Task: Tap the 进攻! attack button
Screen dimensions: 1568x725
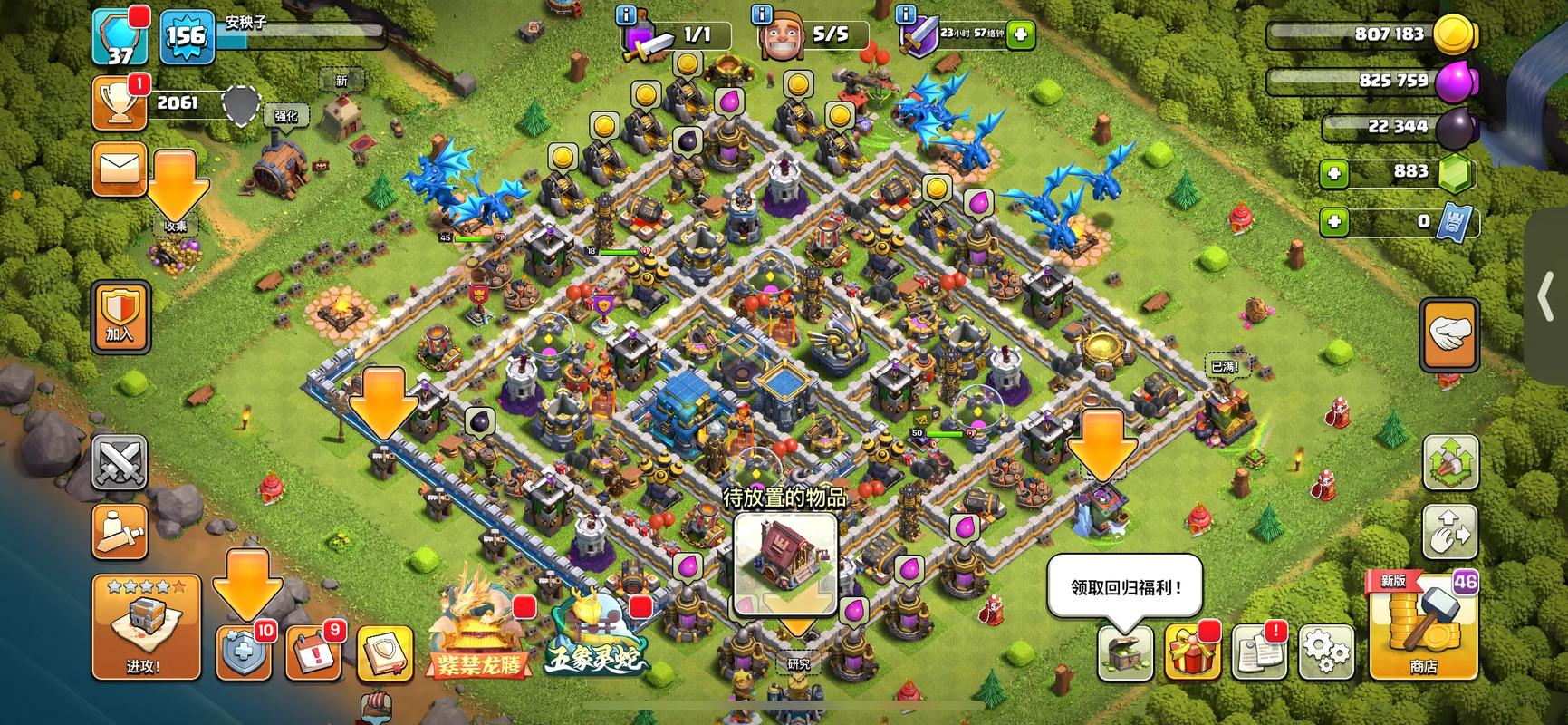Action: [x=145, y=626]
